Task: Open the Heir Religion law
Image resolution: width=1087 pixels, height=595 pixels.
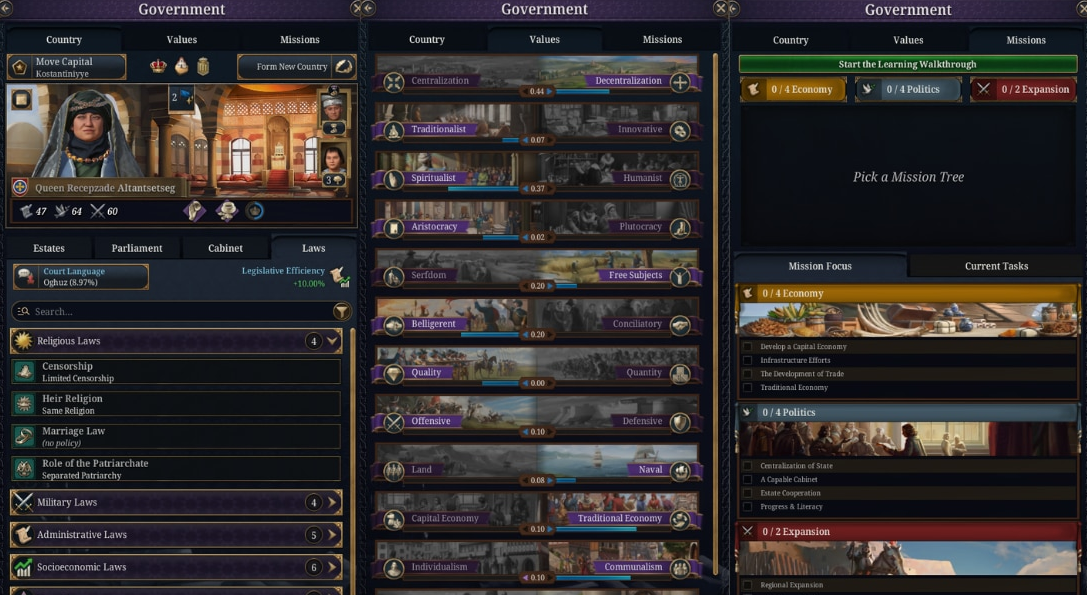Action: click(176, 404)
